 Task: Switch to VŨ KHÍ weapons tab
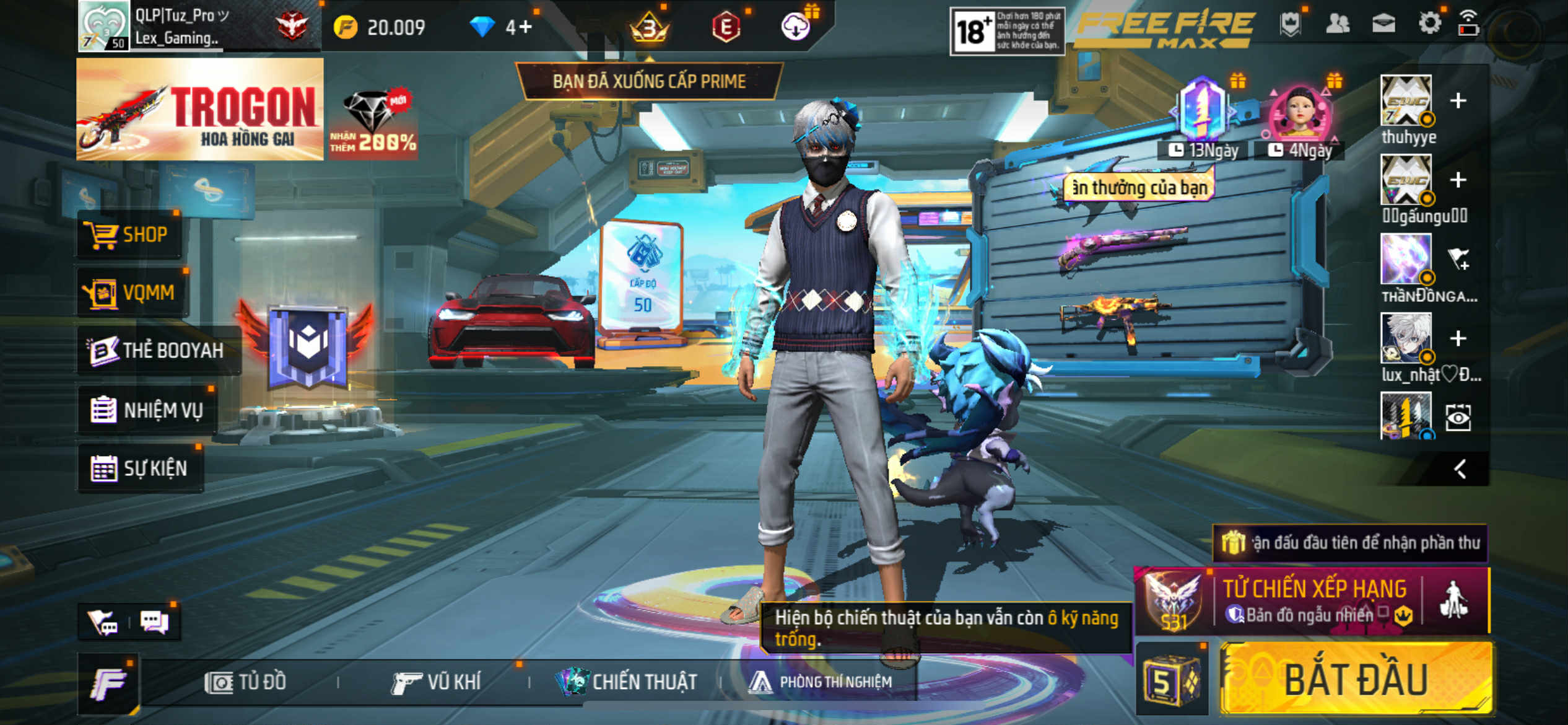(437, 682)
